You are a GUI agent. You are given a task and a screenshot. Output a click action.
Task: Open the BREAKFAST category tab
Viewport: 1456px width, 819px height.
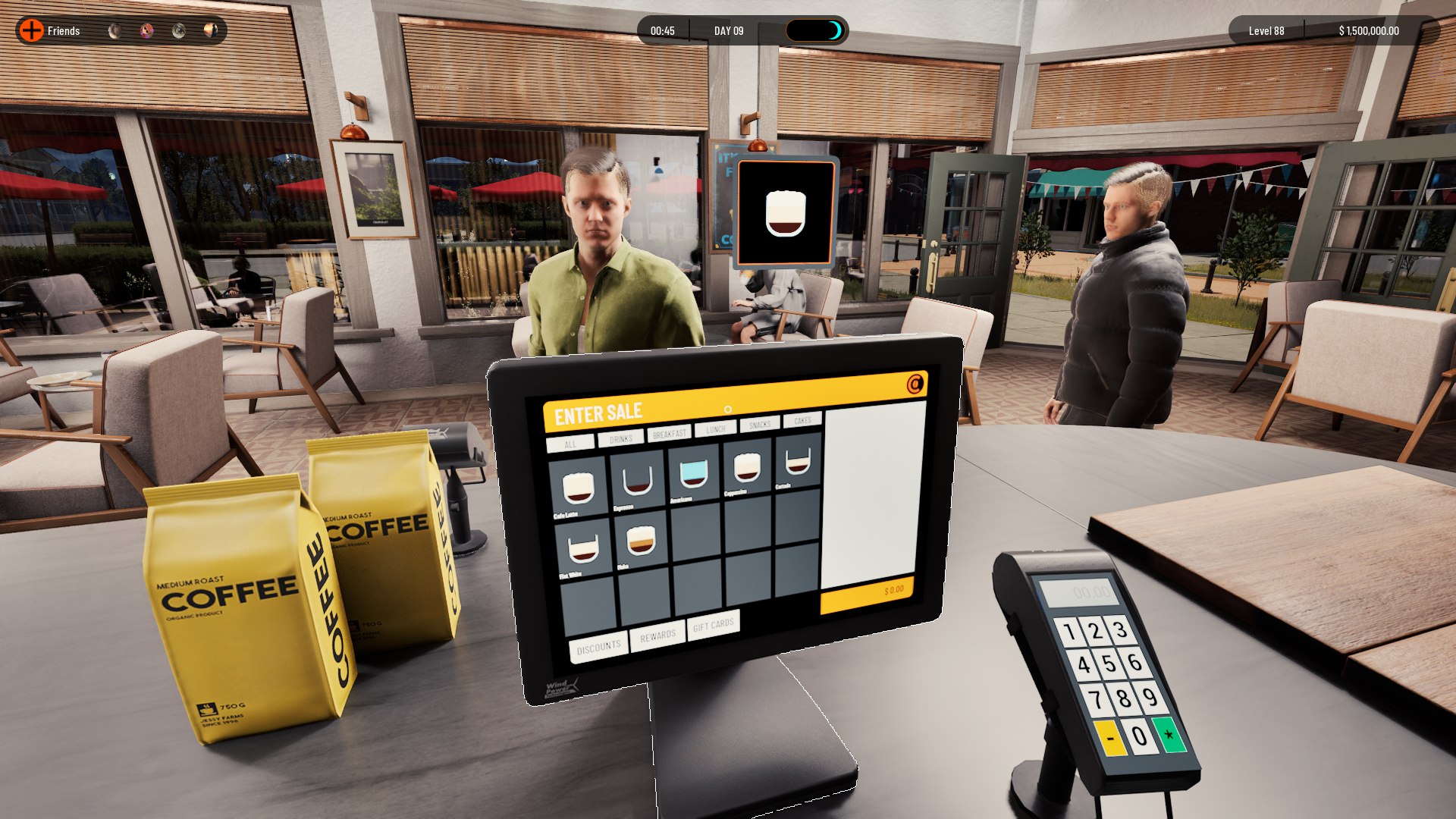tap(669, 434)
